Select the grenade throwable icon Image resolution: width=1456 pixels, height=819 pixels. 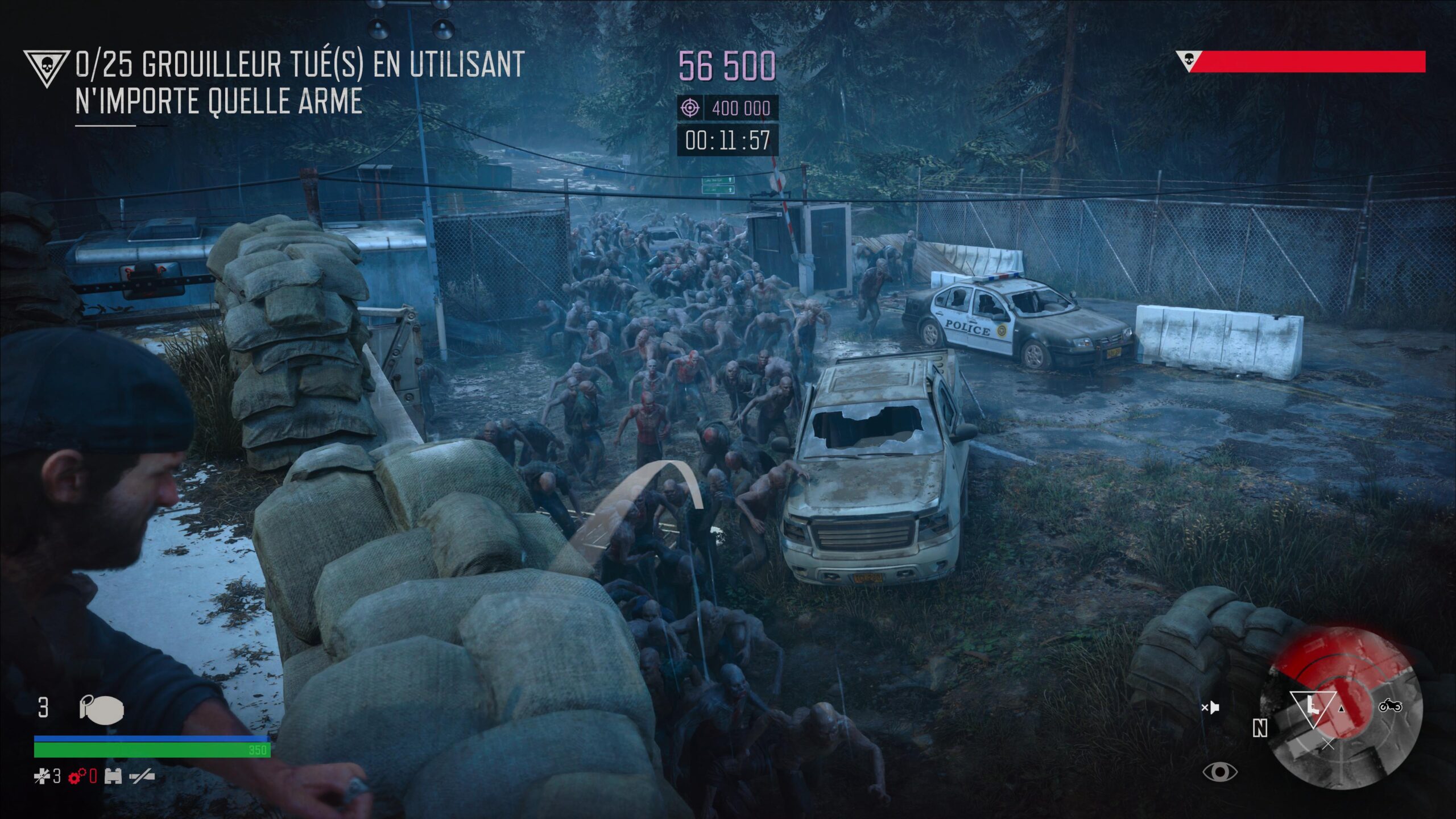101,710
